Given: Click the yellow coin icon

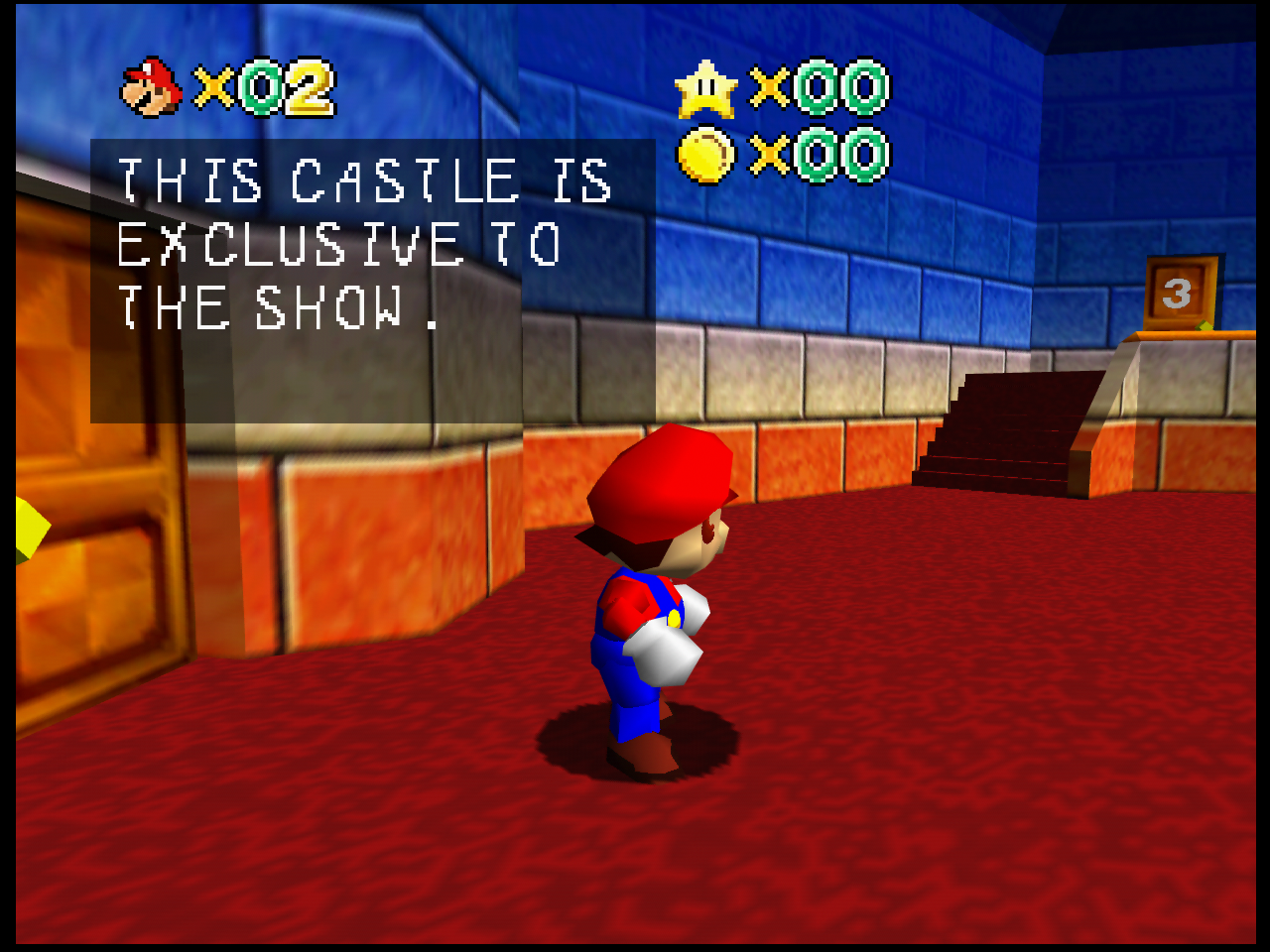Looking at the screenshot, I should tap(705, 156).
